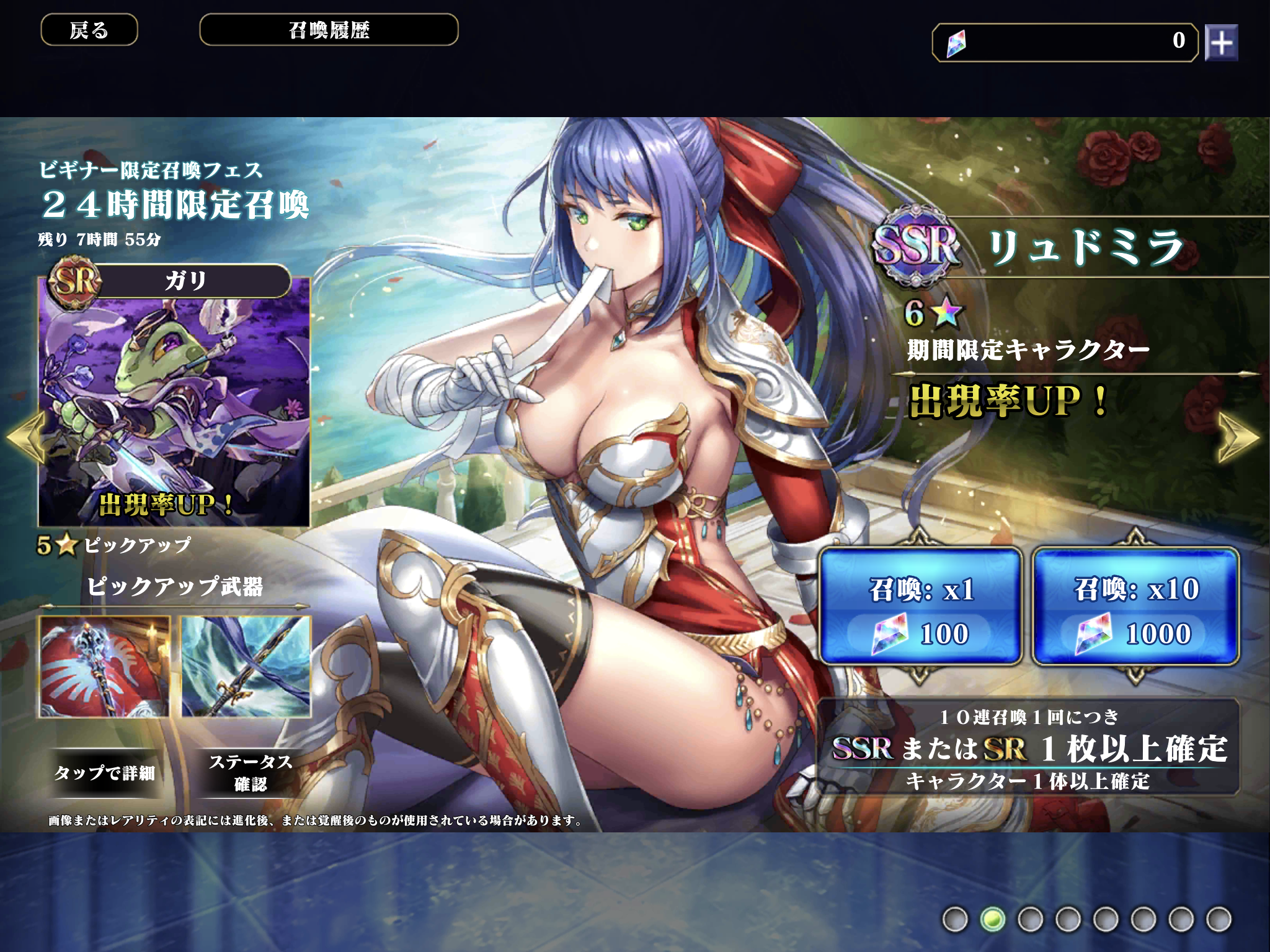Summon ten times for 1000 gems
The height and width of the screenshot is (952, 1270).
pyautogui.click(x=1135, y=606)
